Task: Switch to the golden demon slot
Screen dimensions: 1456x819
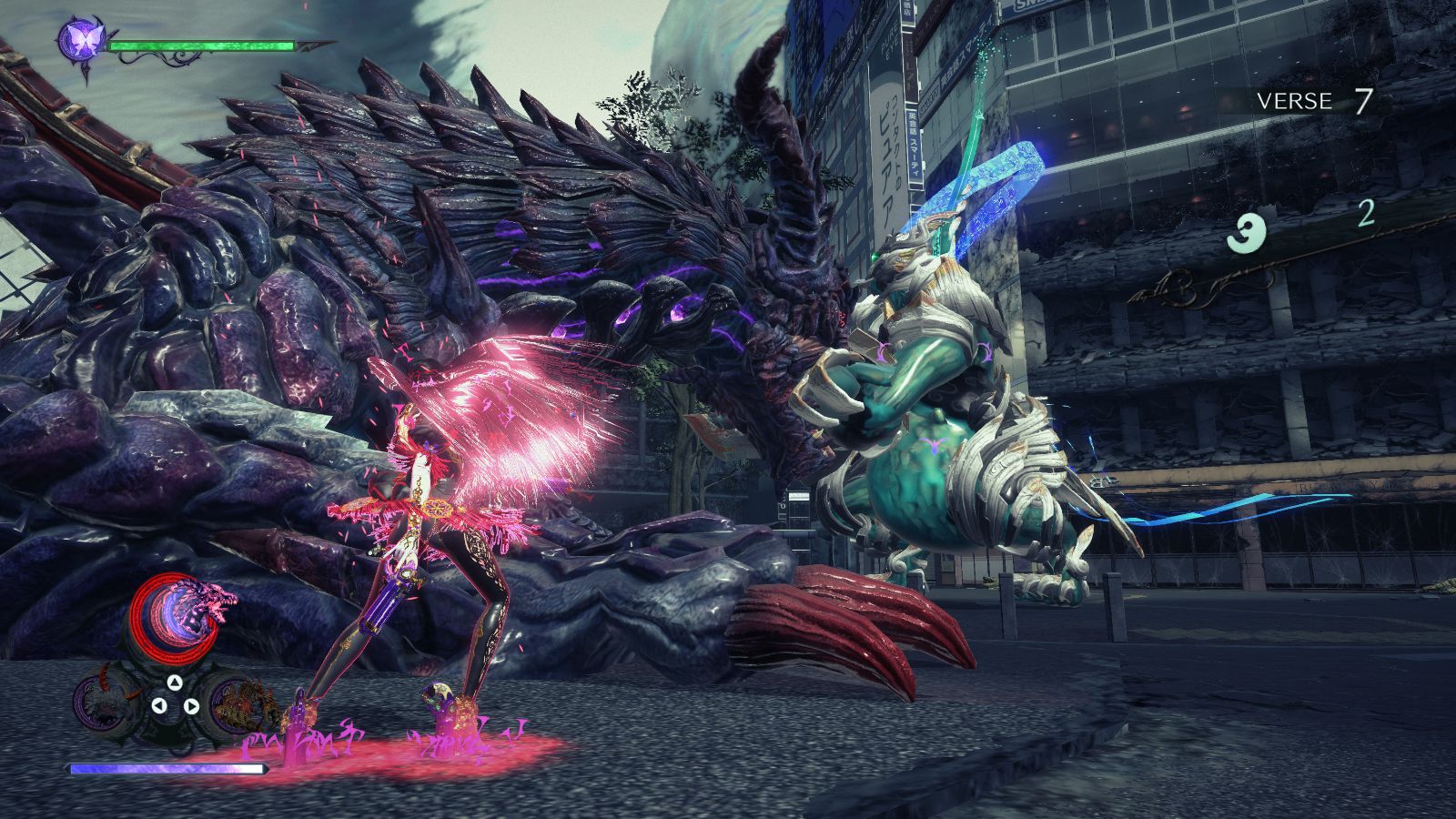Action: 239,703
